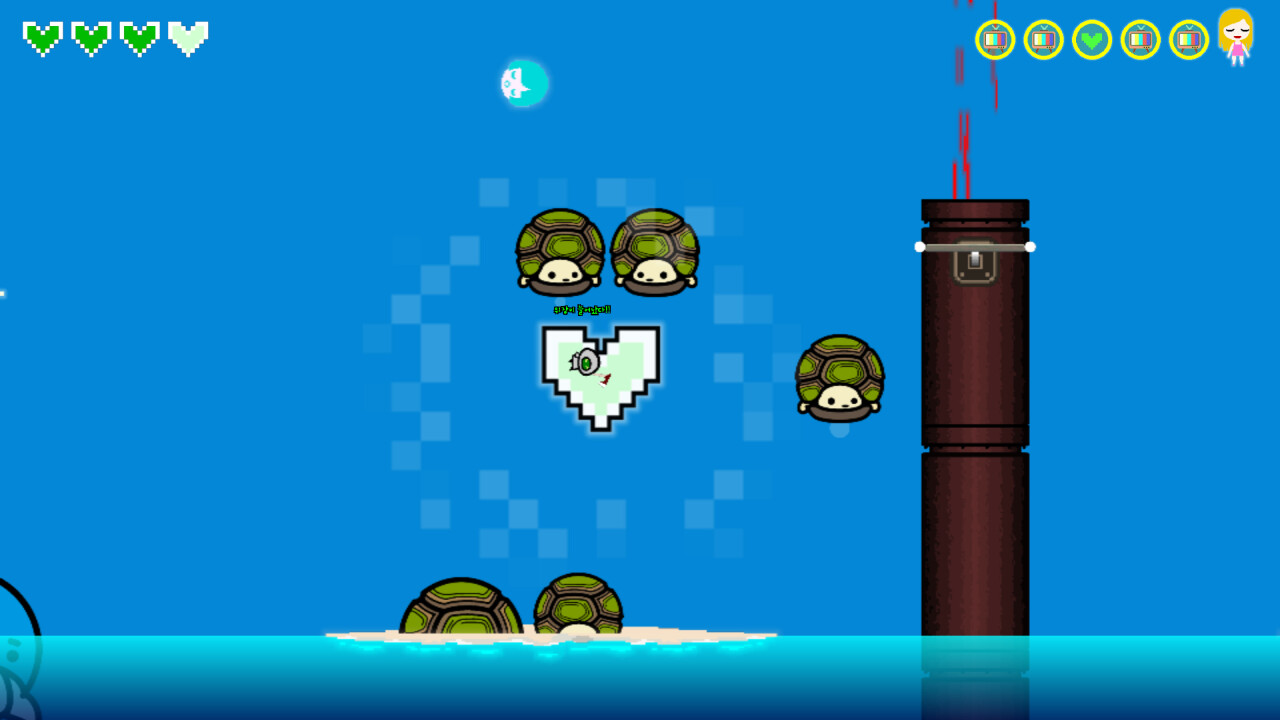Image resolution: width=1280 pixels, height=720 pixels.
Task: Select the first full health heart
Action: [x=41, y=38]
